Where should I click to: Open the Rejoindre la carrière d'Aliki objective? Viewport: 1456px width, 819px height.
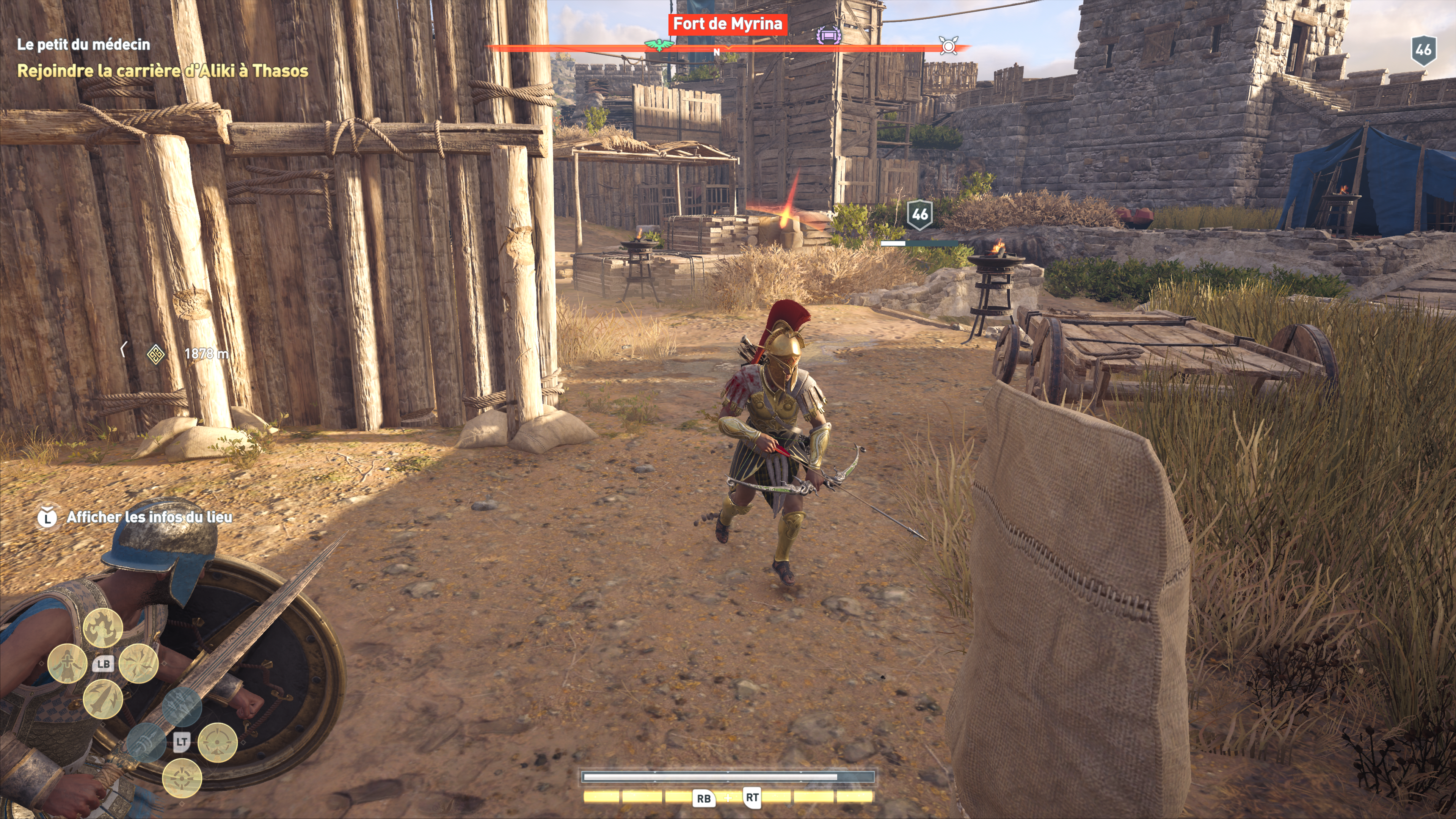click(x=163, y=71)
